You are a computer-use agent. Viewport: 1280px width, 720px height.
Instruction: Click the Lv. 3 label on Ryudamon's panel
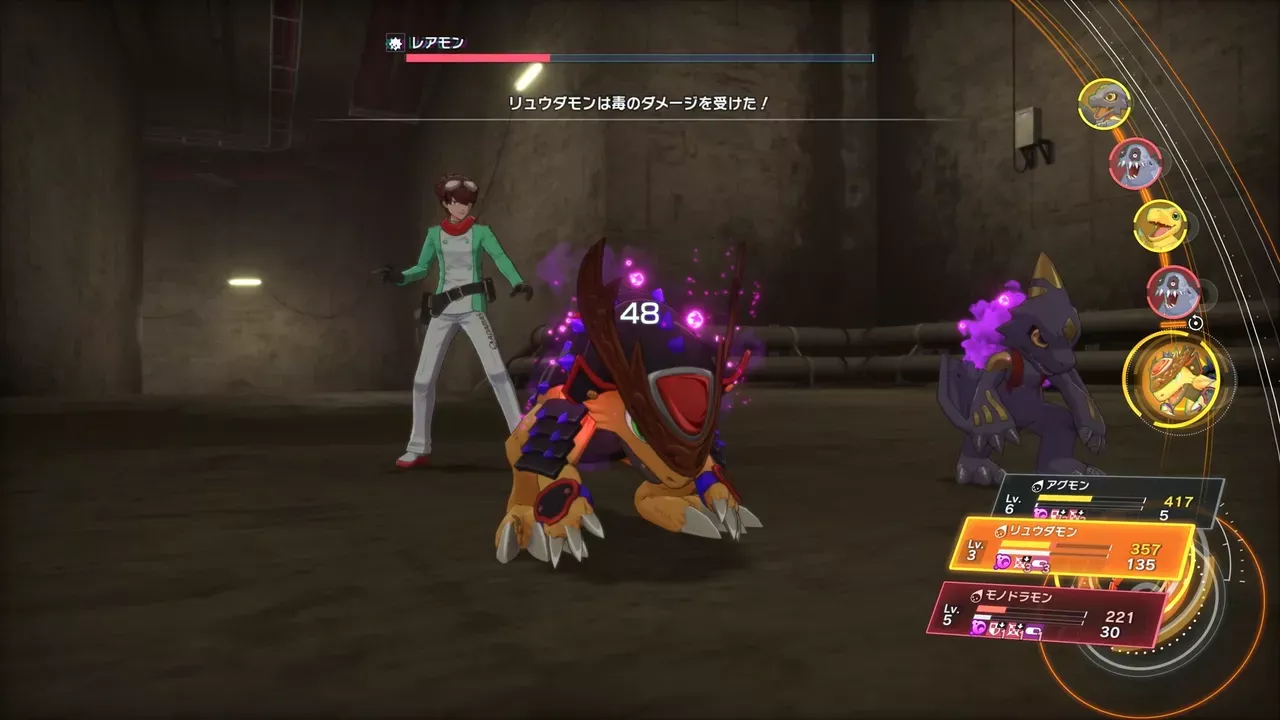coord(975,549)
